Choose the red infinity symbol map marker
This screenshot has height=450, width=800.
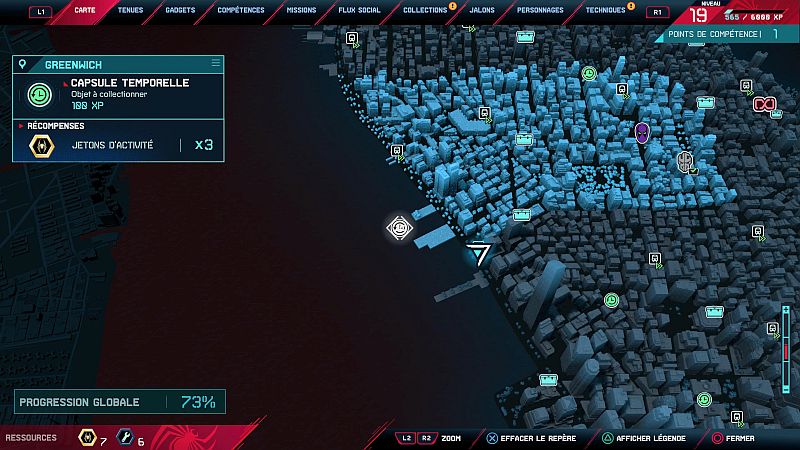coord(765,104)
